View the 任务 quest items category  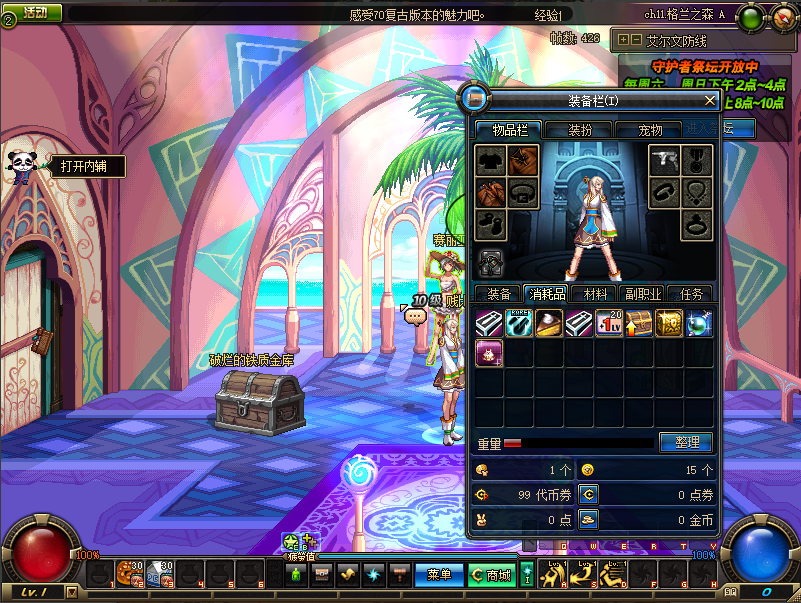point(691,294)
